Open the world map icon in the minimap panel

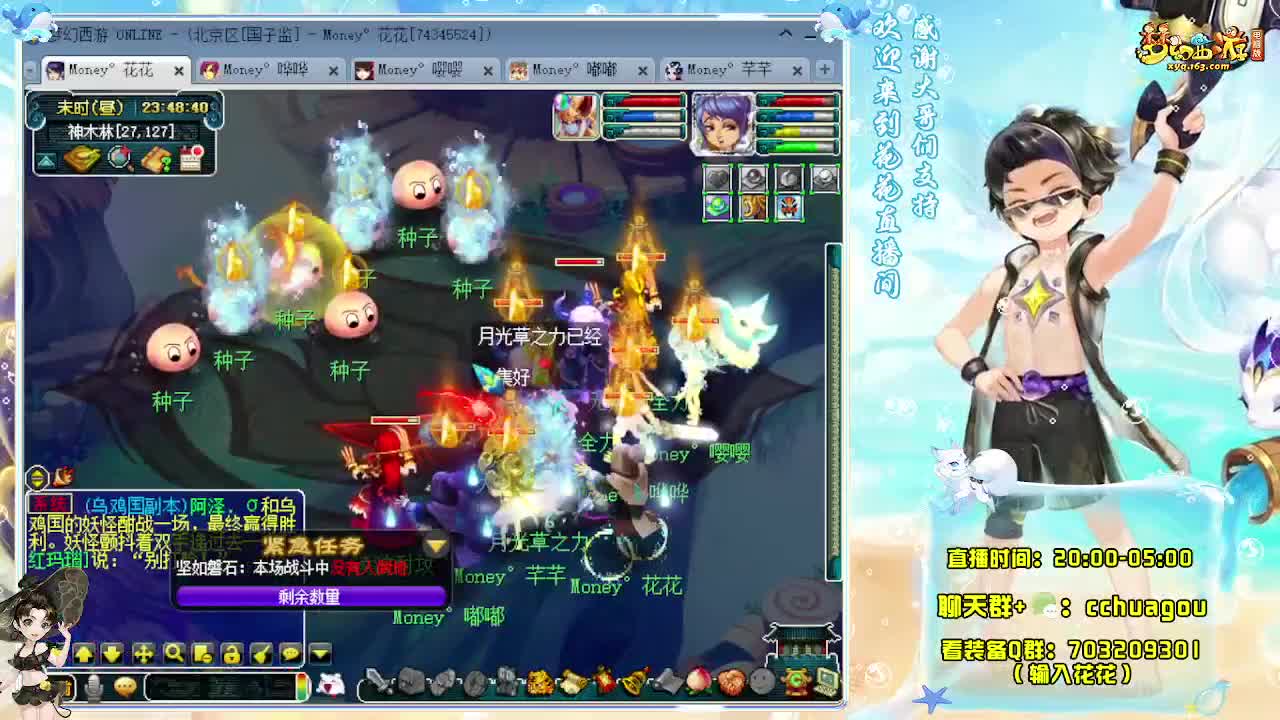pyautogui.click(x=118, y=159)
